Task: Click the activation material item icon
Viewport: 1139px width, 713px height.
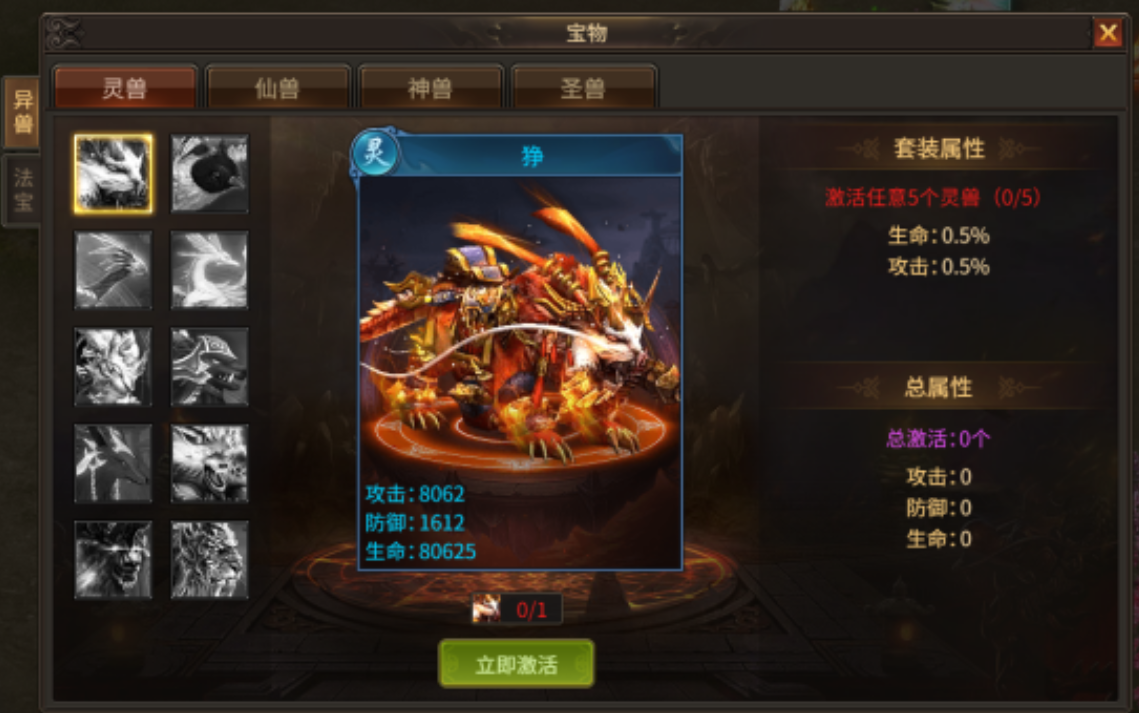Action: (x=487, y=608)
